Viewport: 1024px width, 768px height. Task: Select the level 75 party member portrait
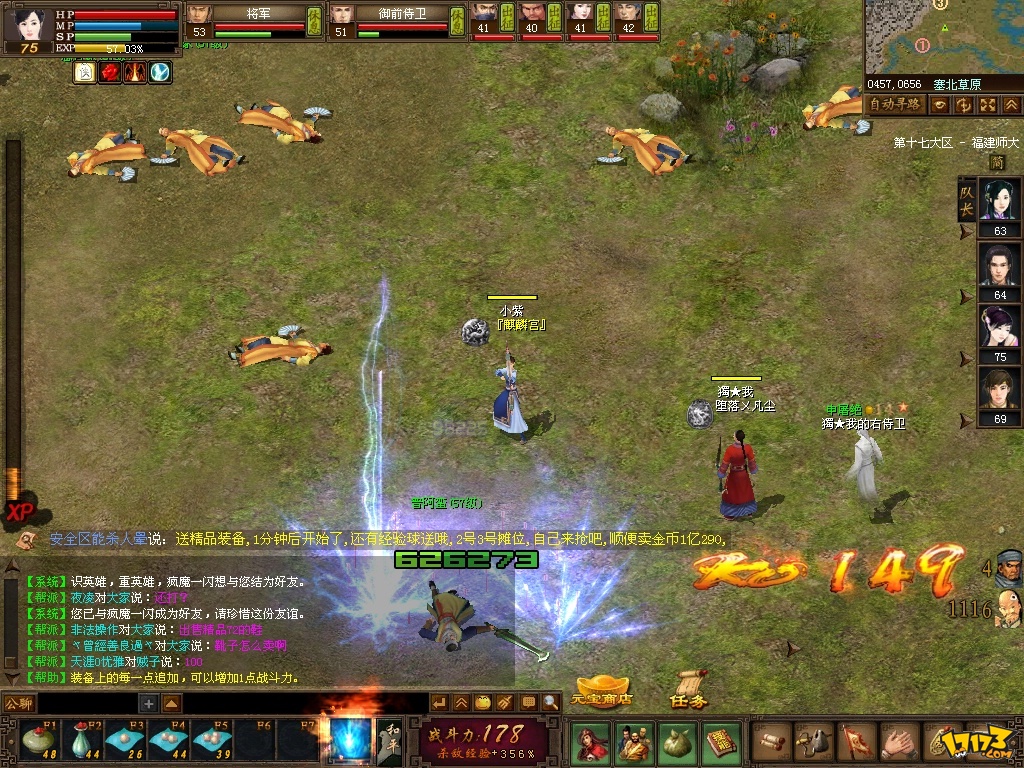999,328
